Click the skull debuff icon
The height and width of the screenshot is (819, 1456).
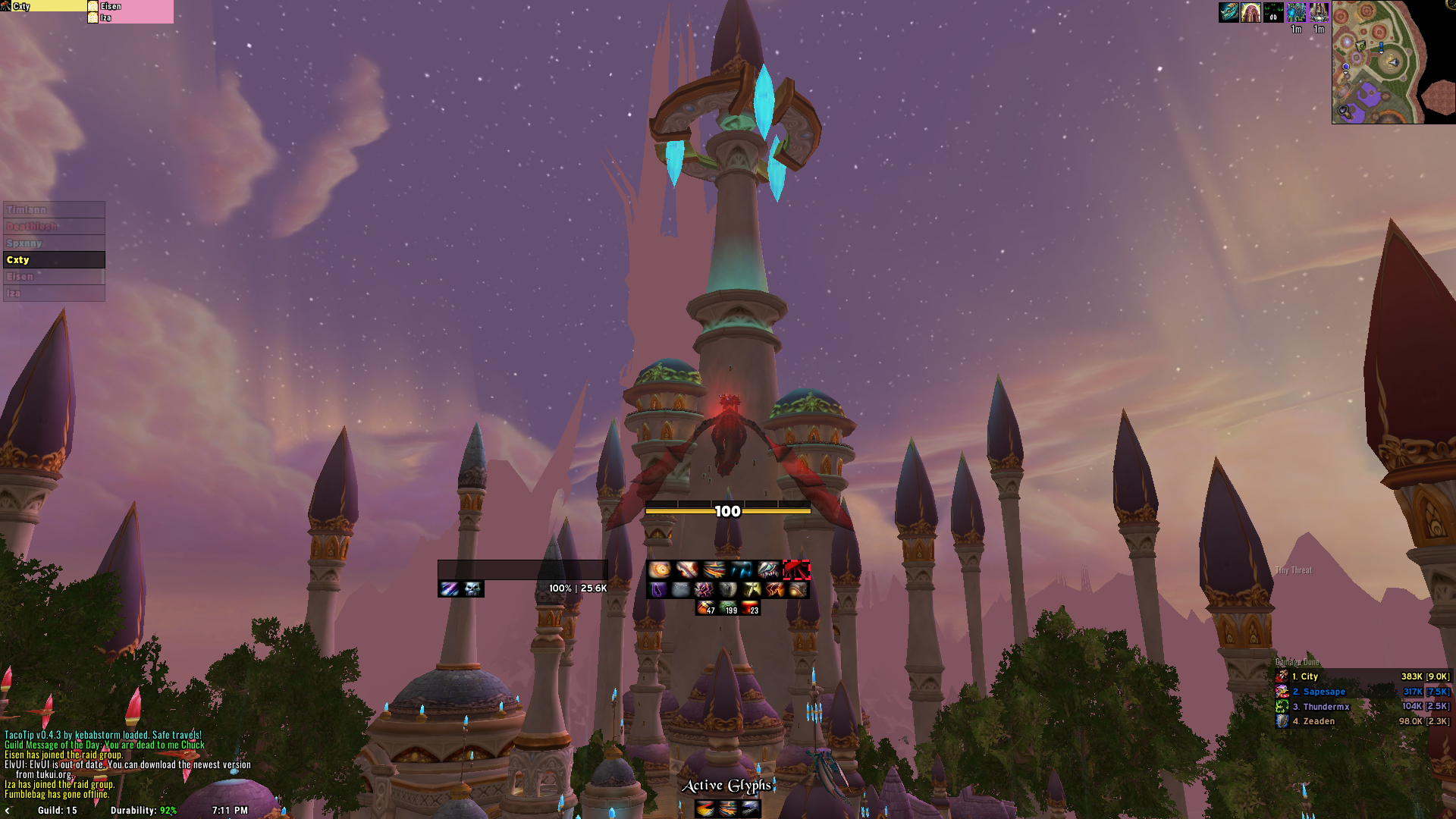coord(472,589)
